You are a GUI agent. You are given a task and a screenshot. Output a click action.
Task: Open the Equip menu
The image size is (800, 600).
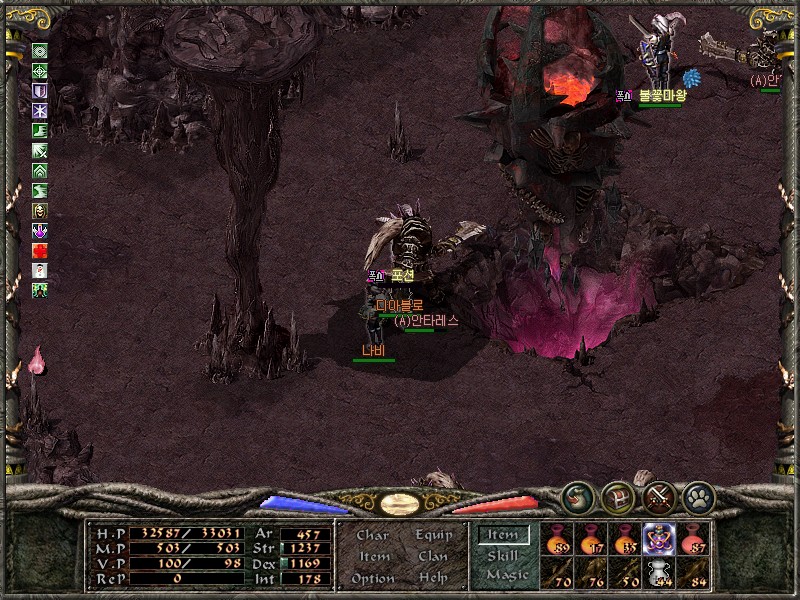coord(433,535)
